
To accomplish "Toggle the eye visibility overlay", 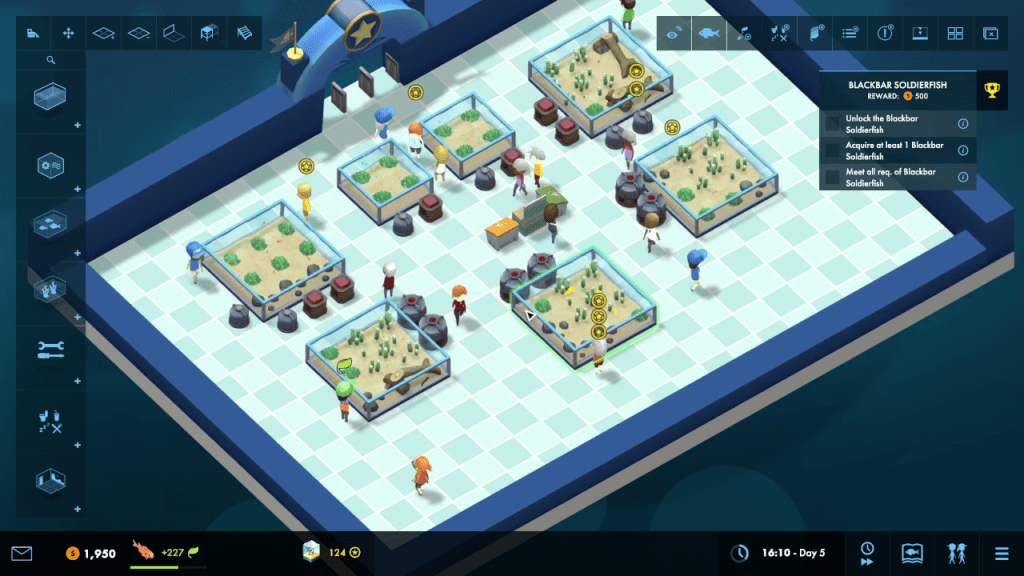I will pos(674,33).
